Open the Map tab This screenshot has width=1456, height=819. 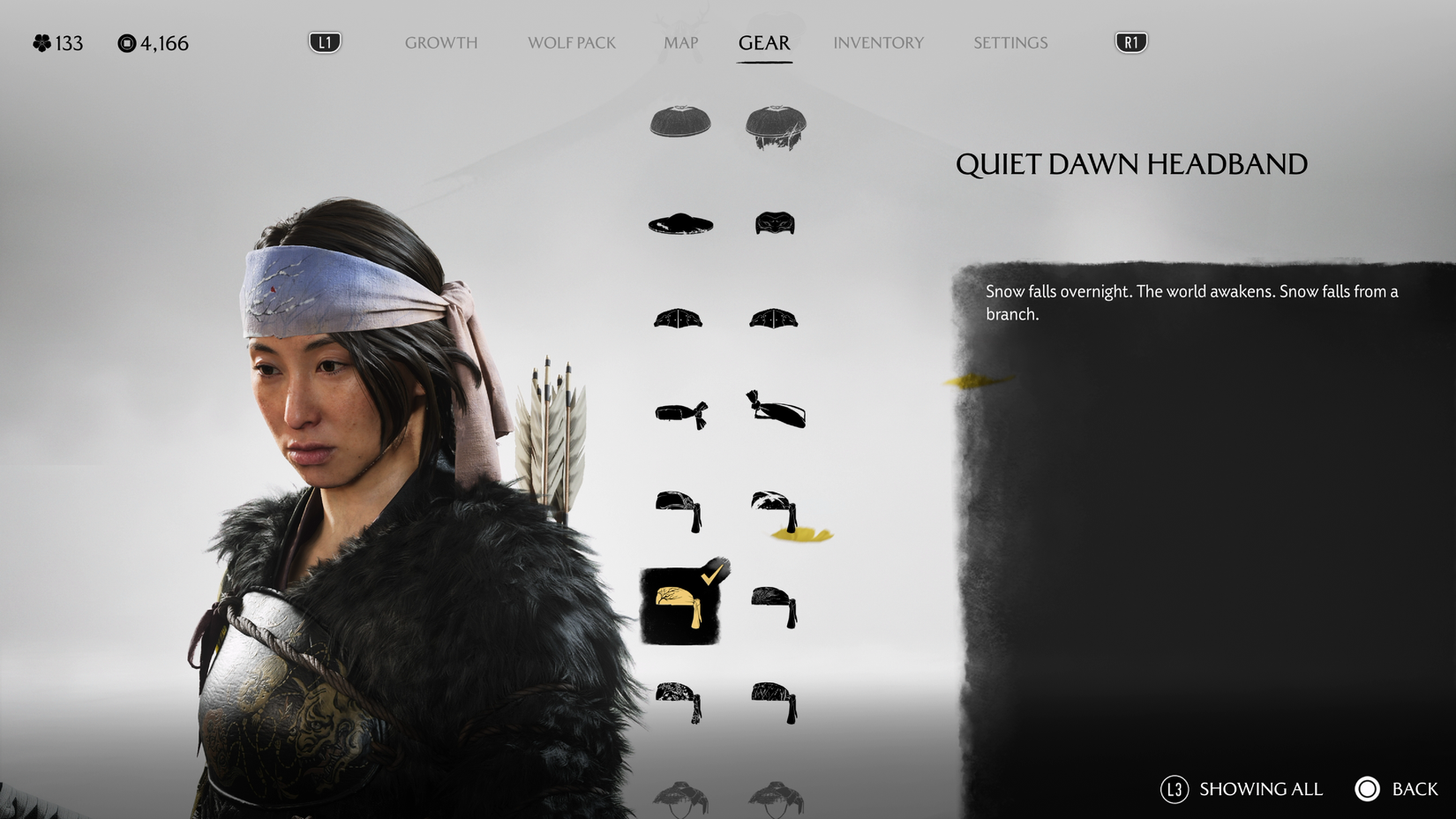tap(680, 42)
